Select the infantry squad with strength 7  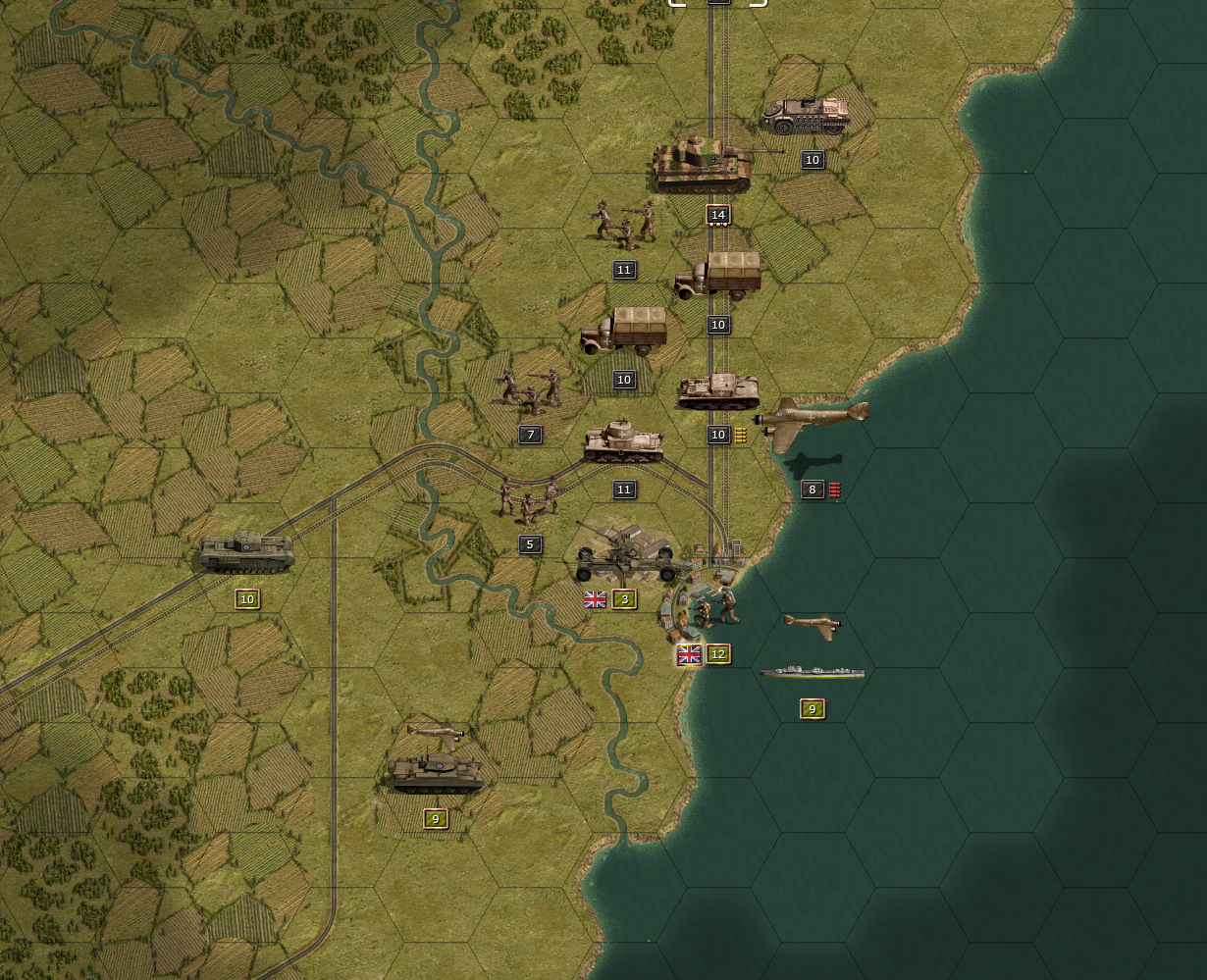pos(530,390)
